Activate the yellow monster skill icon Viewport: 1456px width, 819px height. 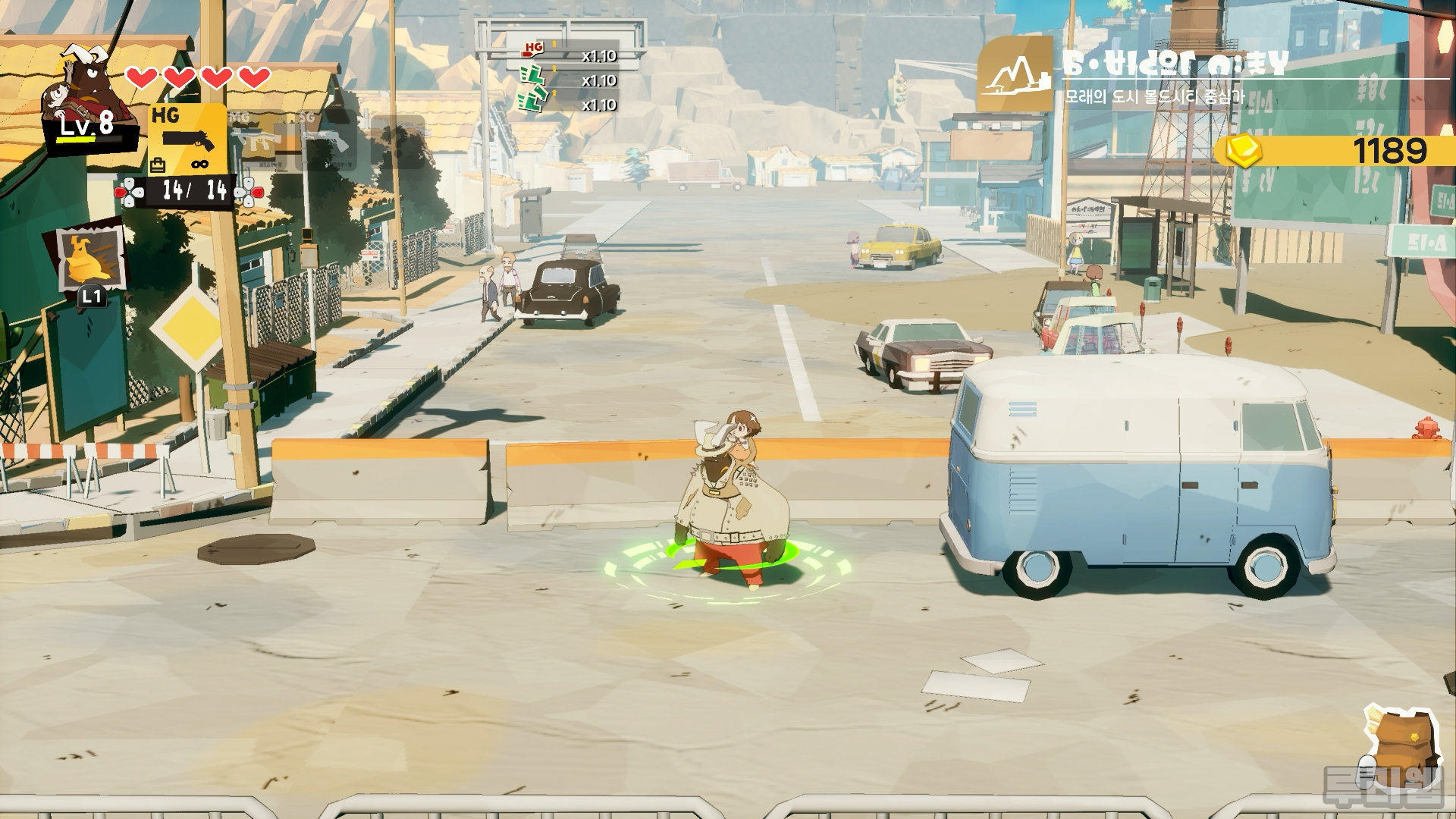tap(92, 259)
